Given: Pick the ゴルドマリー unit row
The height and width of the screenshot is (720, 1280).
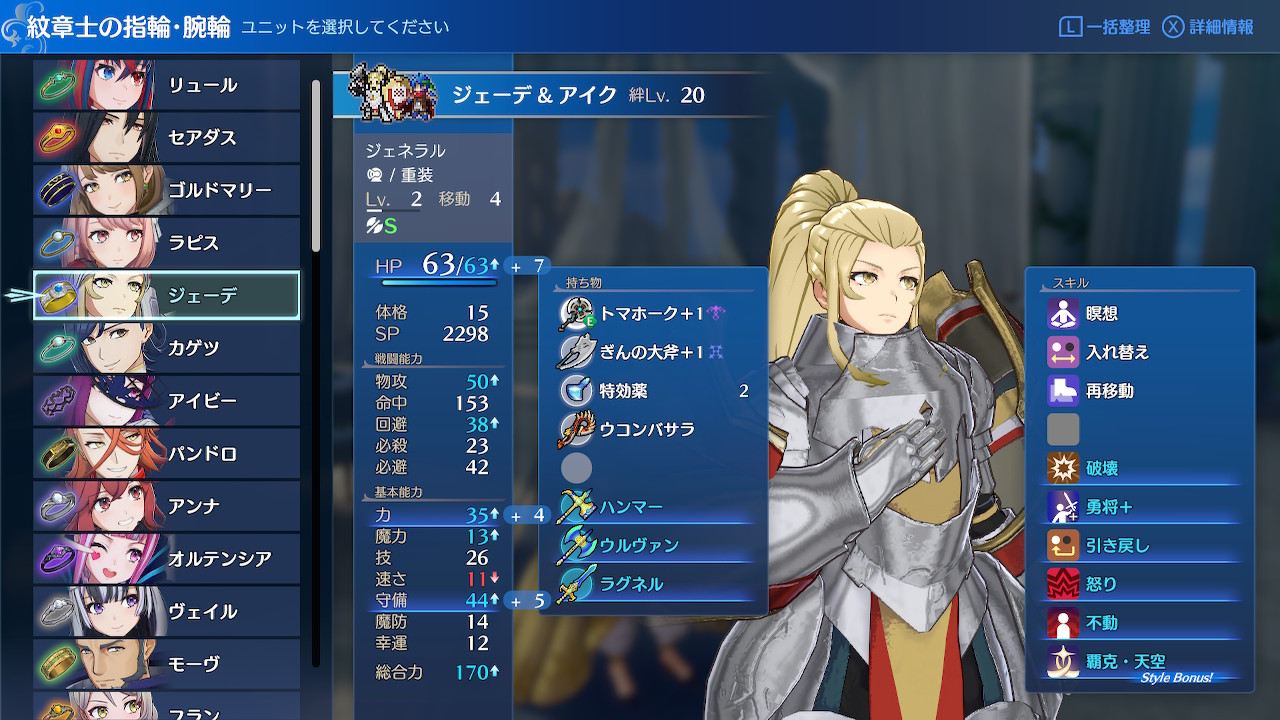Looking at the screenshot, I should point(167,190).
